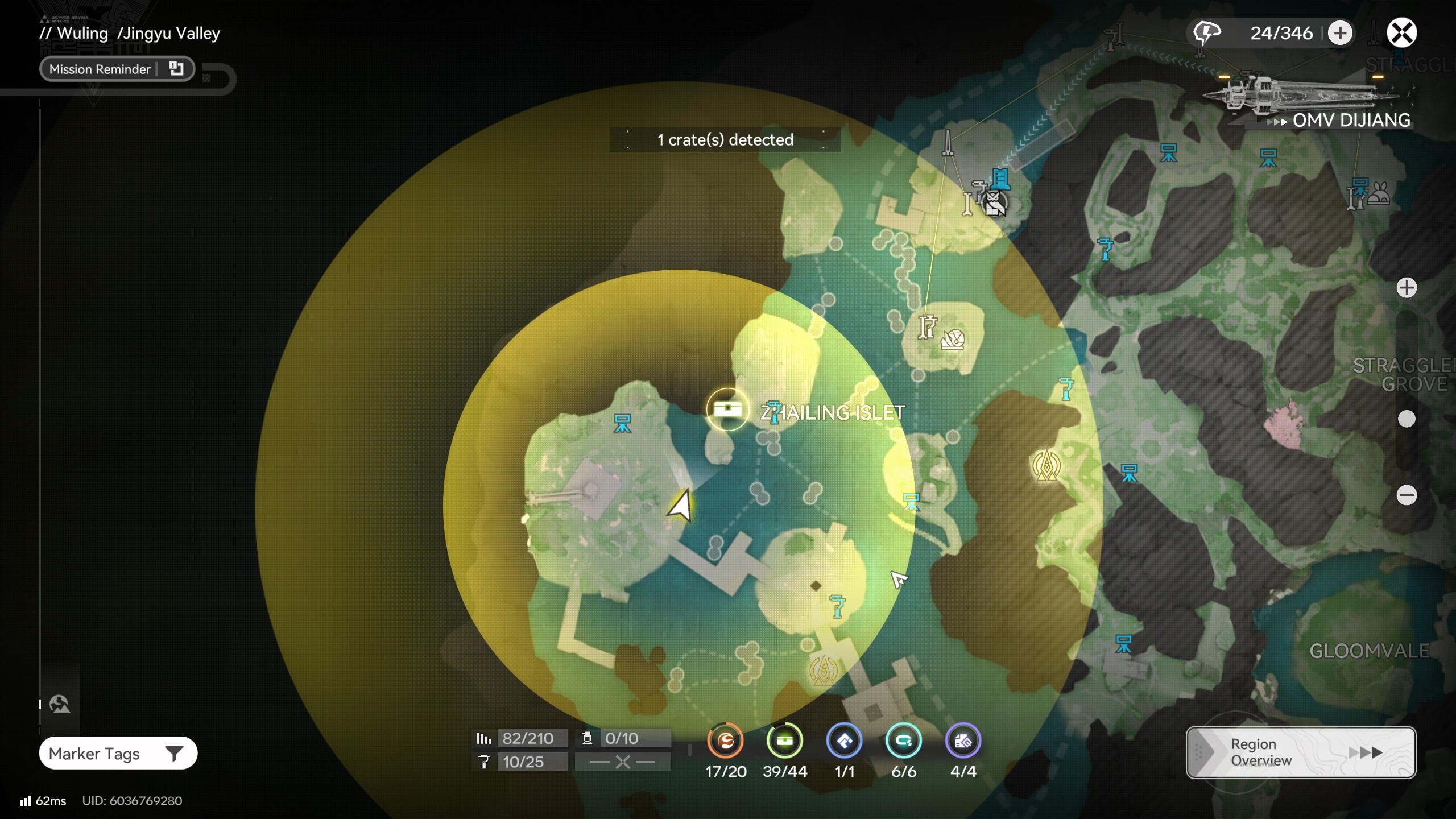Zoom in the map with plus
Image resolution: width=1456 pixels, height=819 pixels.
1407,288
